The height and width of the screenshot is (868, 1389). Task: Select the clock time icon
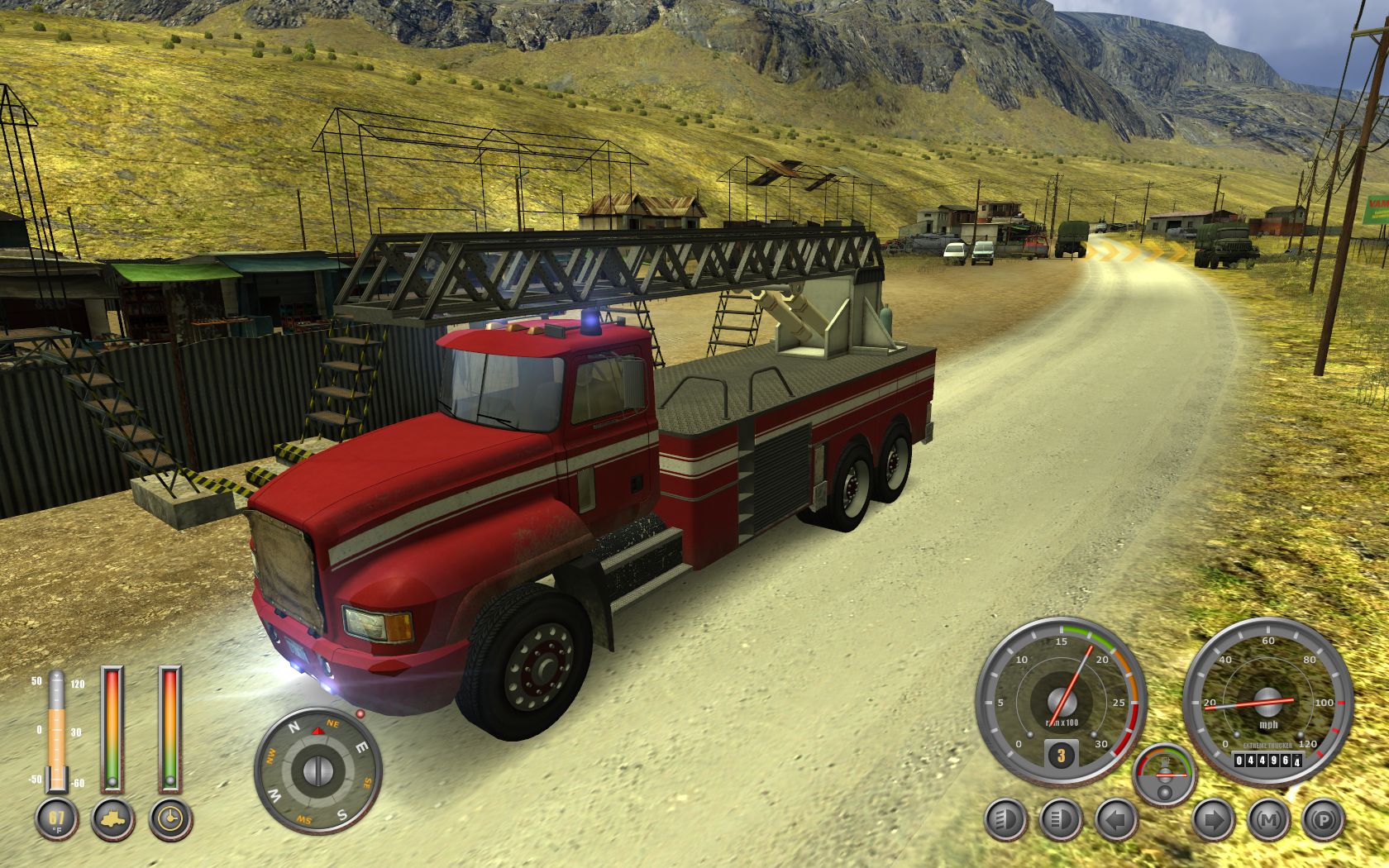point(170,819)
